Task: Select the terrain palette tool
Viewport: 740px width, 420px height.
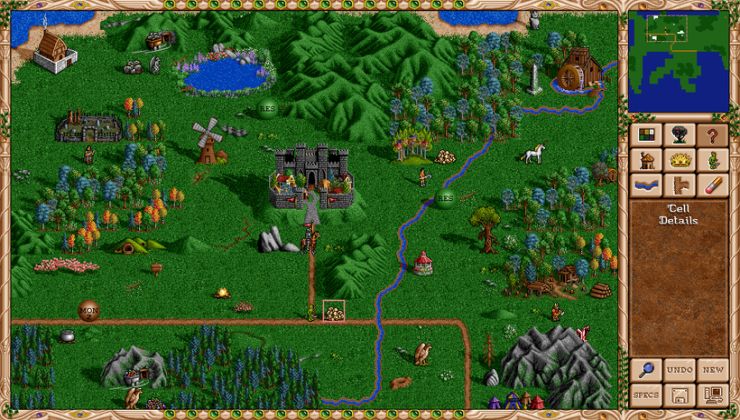Action: click(647, 135)
